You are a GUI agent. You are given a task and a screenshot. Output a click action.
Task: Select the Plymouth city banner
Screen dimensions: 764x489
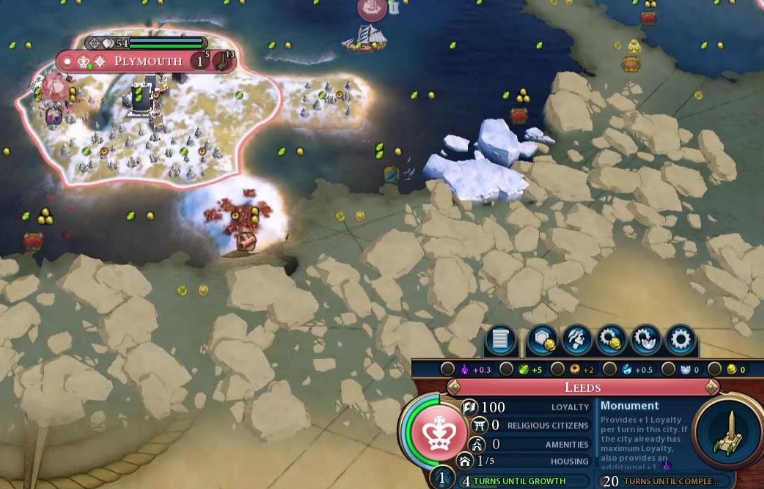[x=148, y=61]
